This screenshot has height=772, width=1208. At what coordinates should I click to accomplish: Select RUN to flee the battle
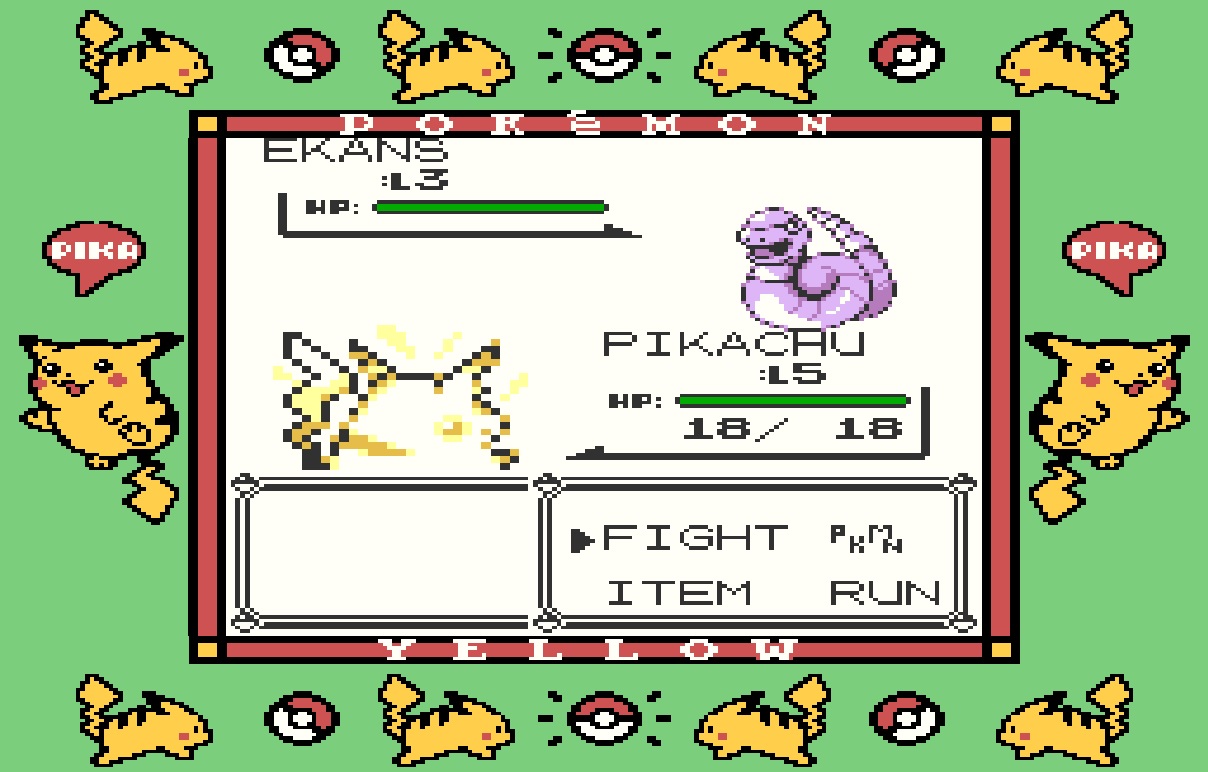coord(884,592)
